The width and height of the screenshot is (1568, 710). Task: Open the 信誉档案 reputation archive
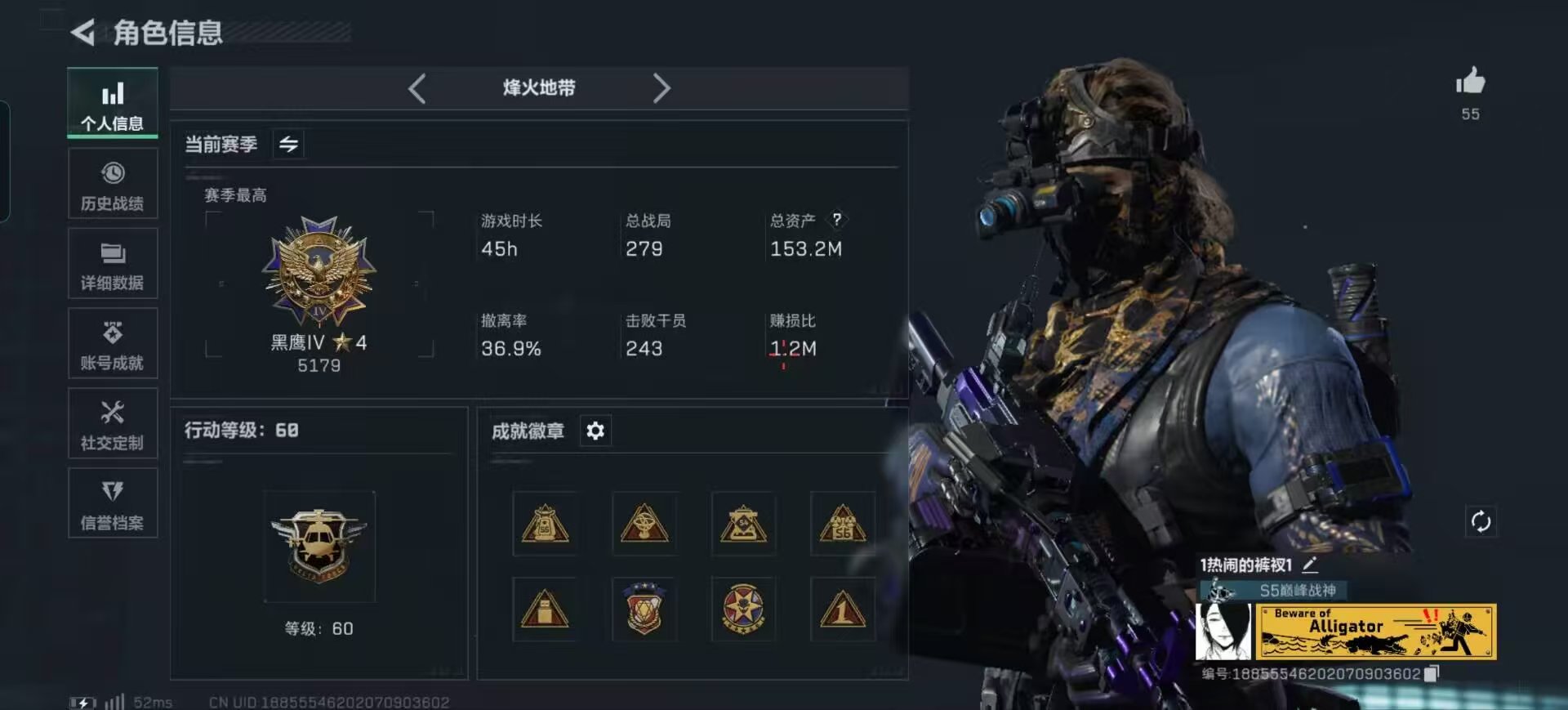coord(113,503)
